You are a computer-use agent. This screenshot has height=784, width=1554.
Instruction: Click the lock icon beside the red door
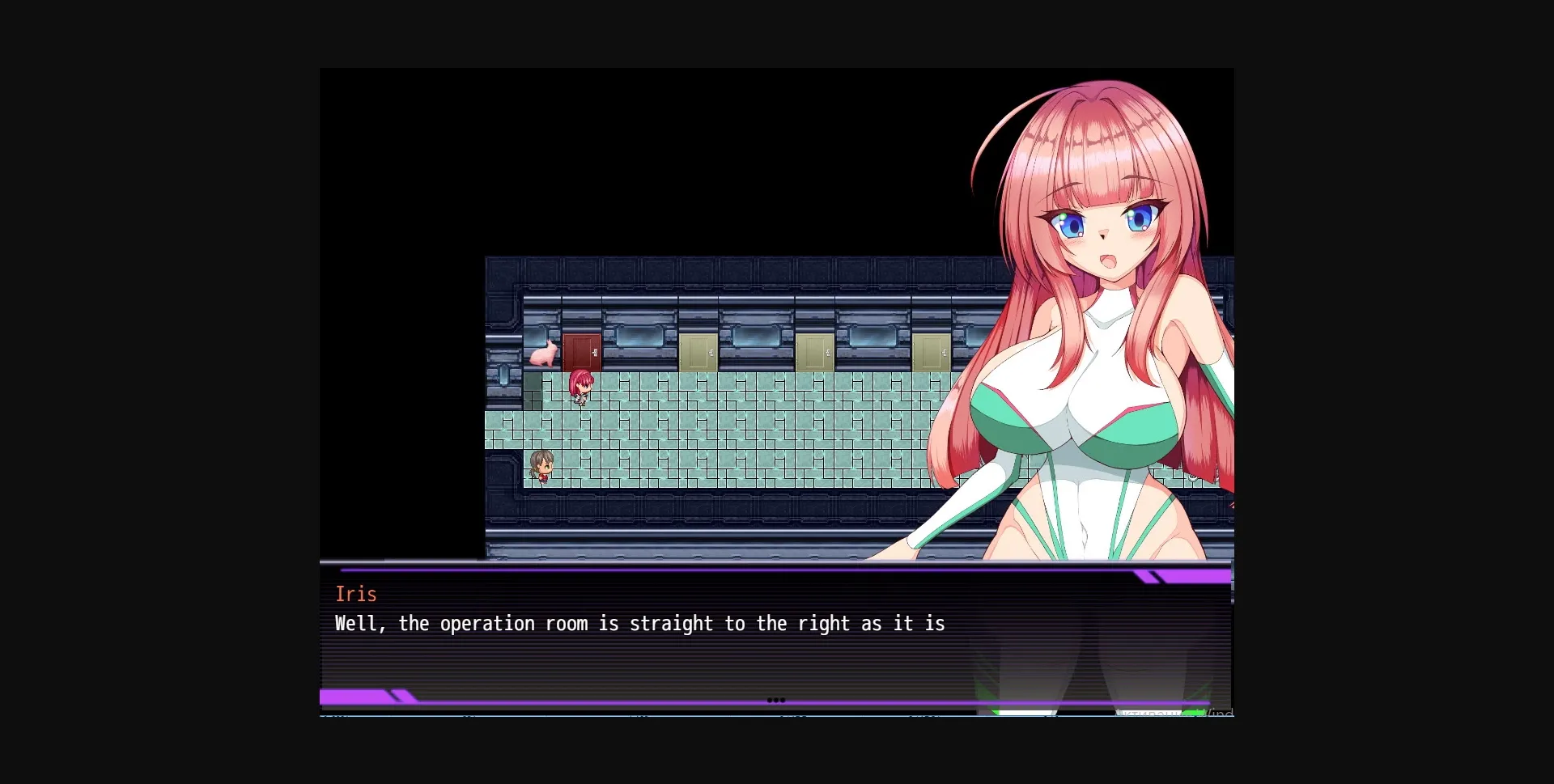coord(596,353)
